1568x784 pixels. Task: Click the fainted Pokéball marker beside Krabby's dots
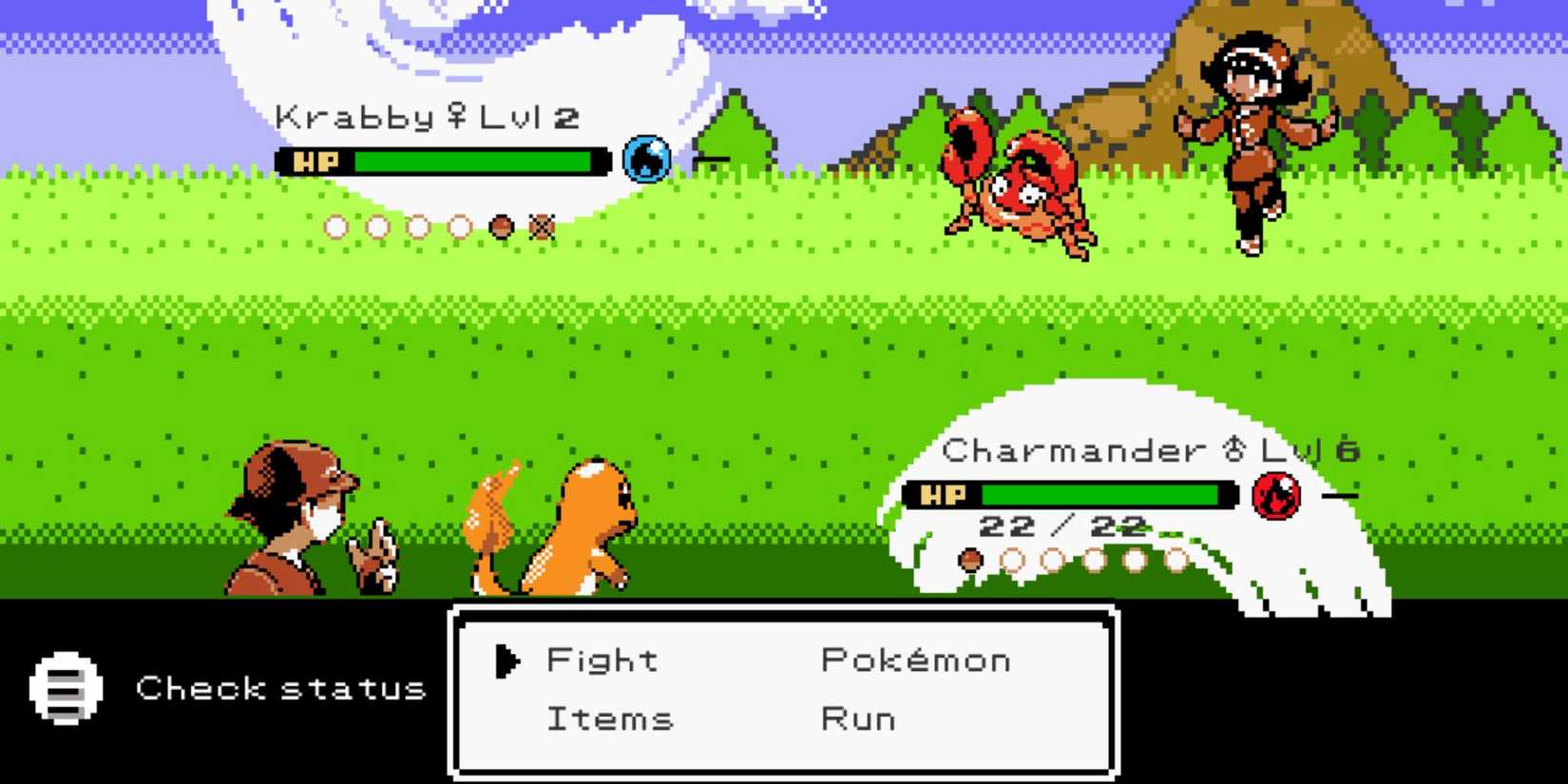(x=540, y=227)
